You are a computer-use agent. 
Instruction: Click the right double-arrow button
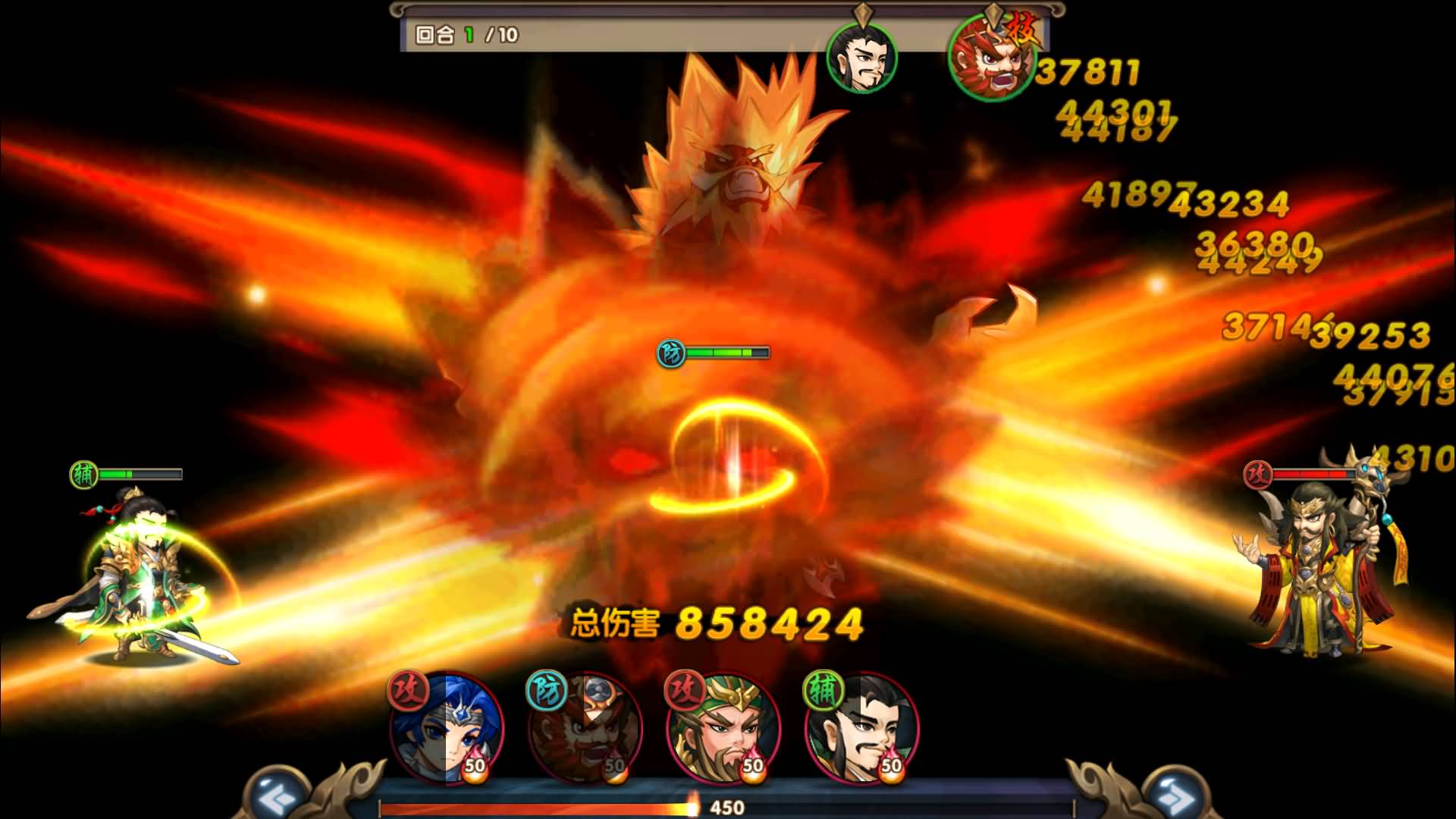click(1175, 798)
